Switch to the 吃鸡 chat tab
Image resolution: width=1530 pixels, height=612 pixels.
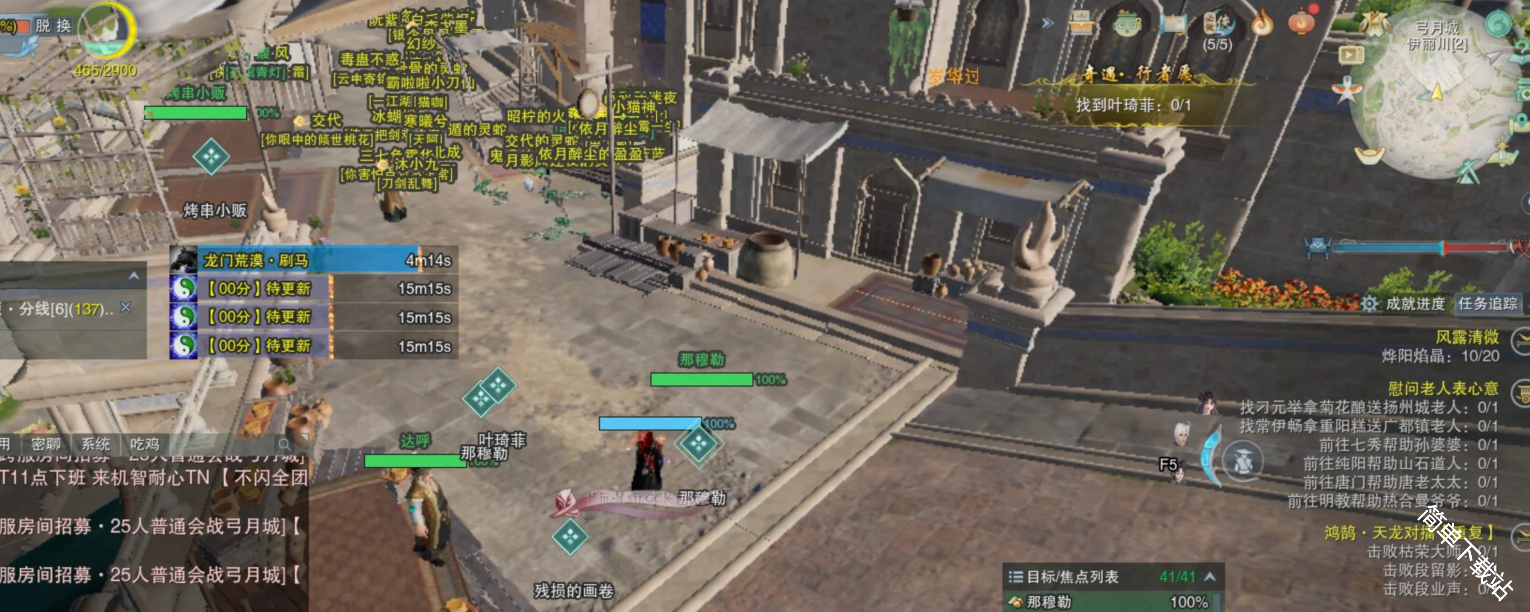[x=144, y=444]
